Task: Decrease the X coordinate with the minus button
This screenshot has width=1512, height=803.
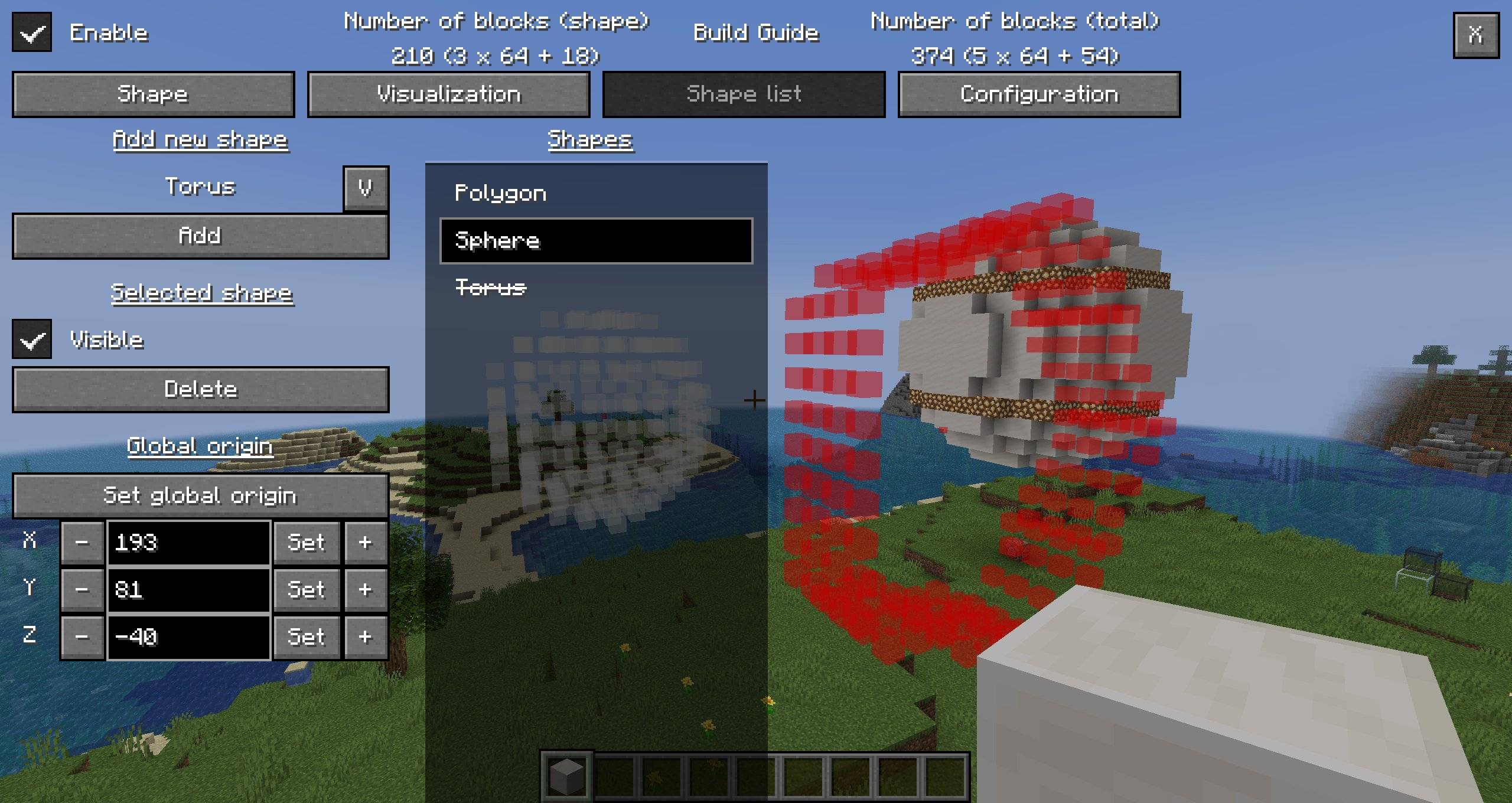Action: click(x=82, y=543)
